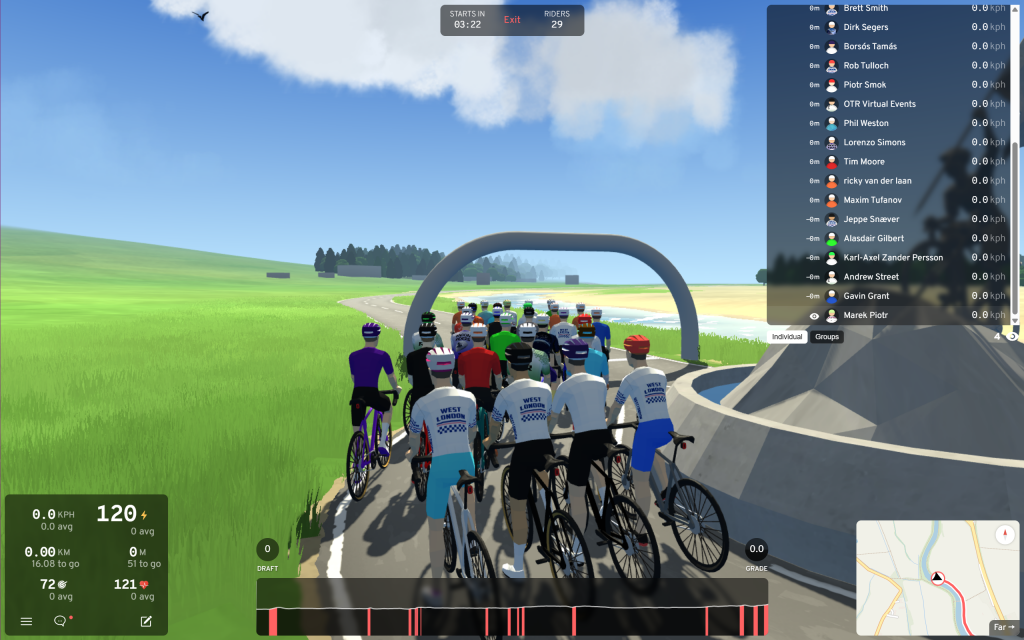1024x640 pixels.
Task: Open the chat messages bubble
Action: (60, 621)
